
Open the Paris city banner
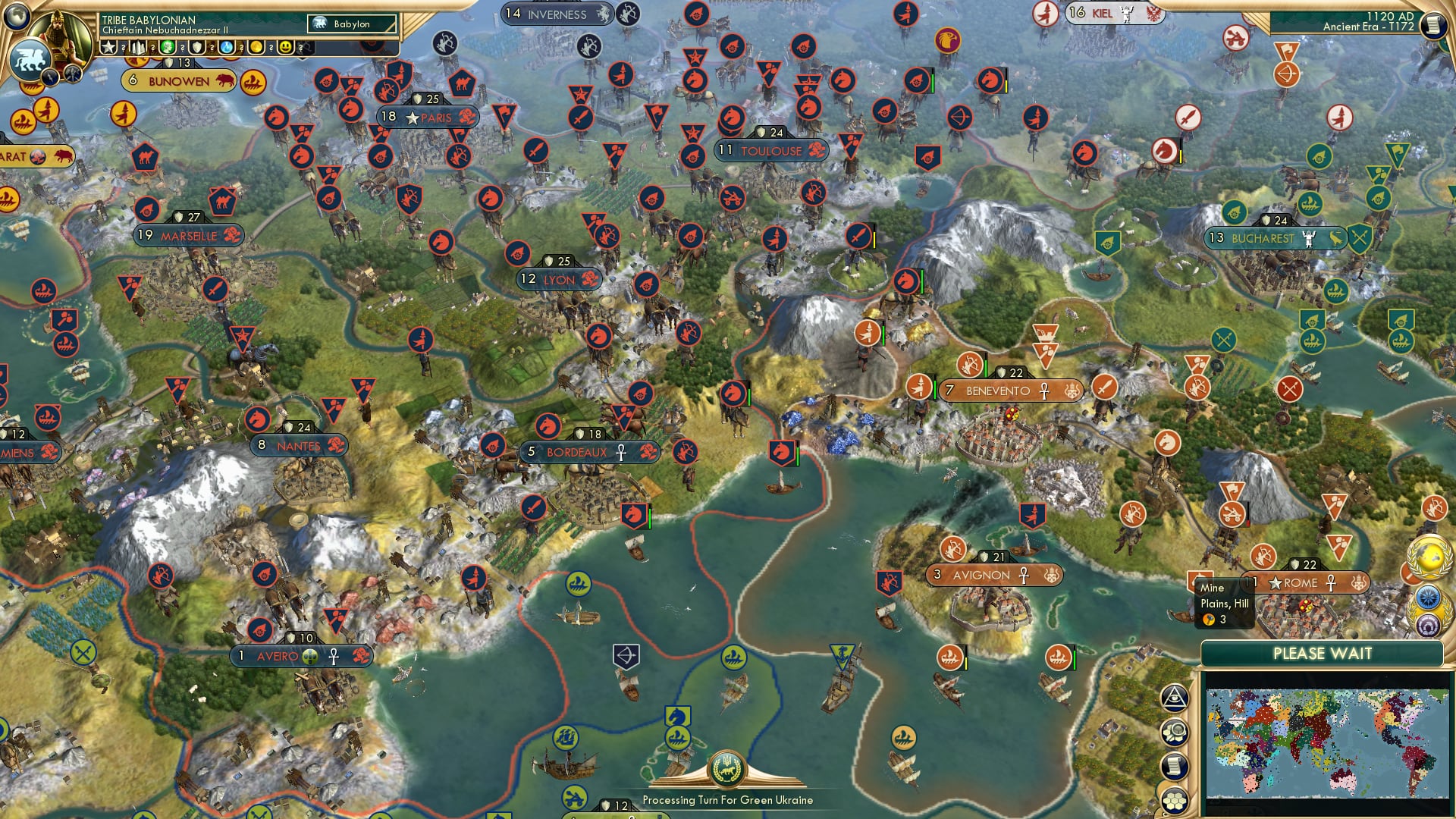click(428, 117)
